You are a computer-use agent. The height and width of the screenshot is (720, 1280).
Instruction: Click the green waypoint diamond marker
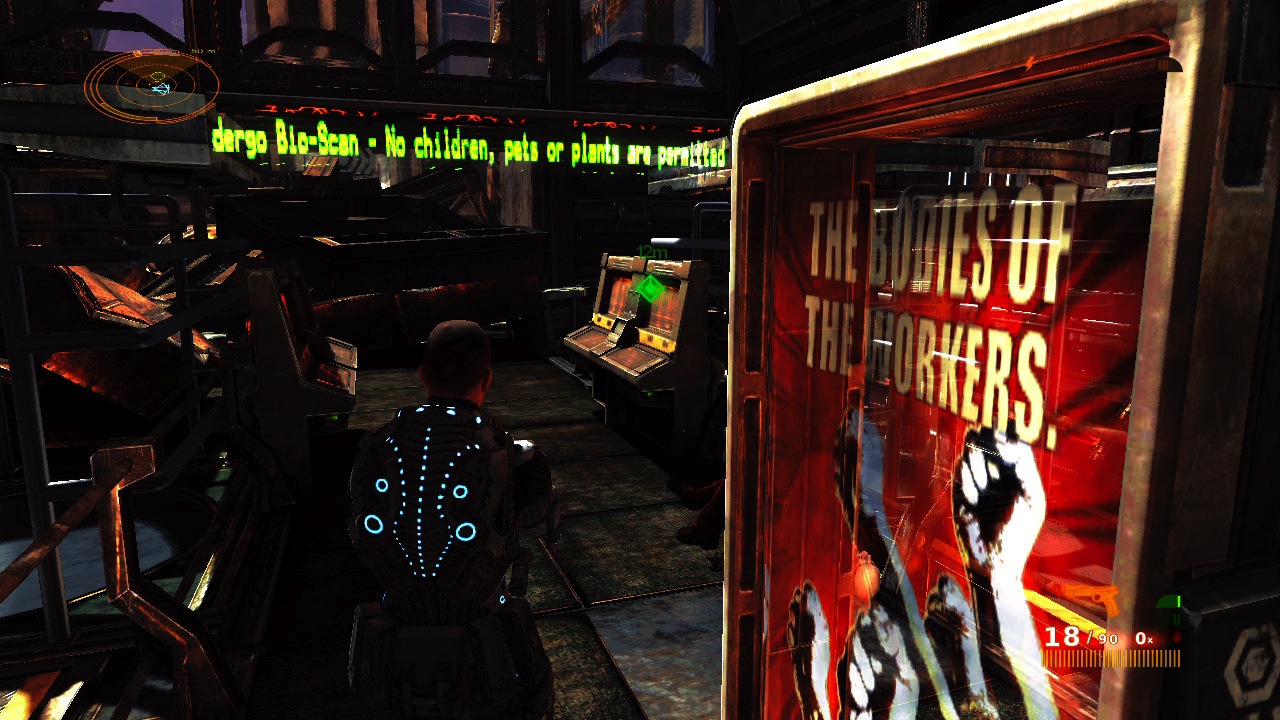click(x=649, y=289)
